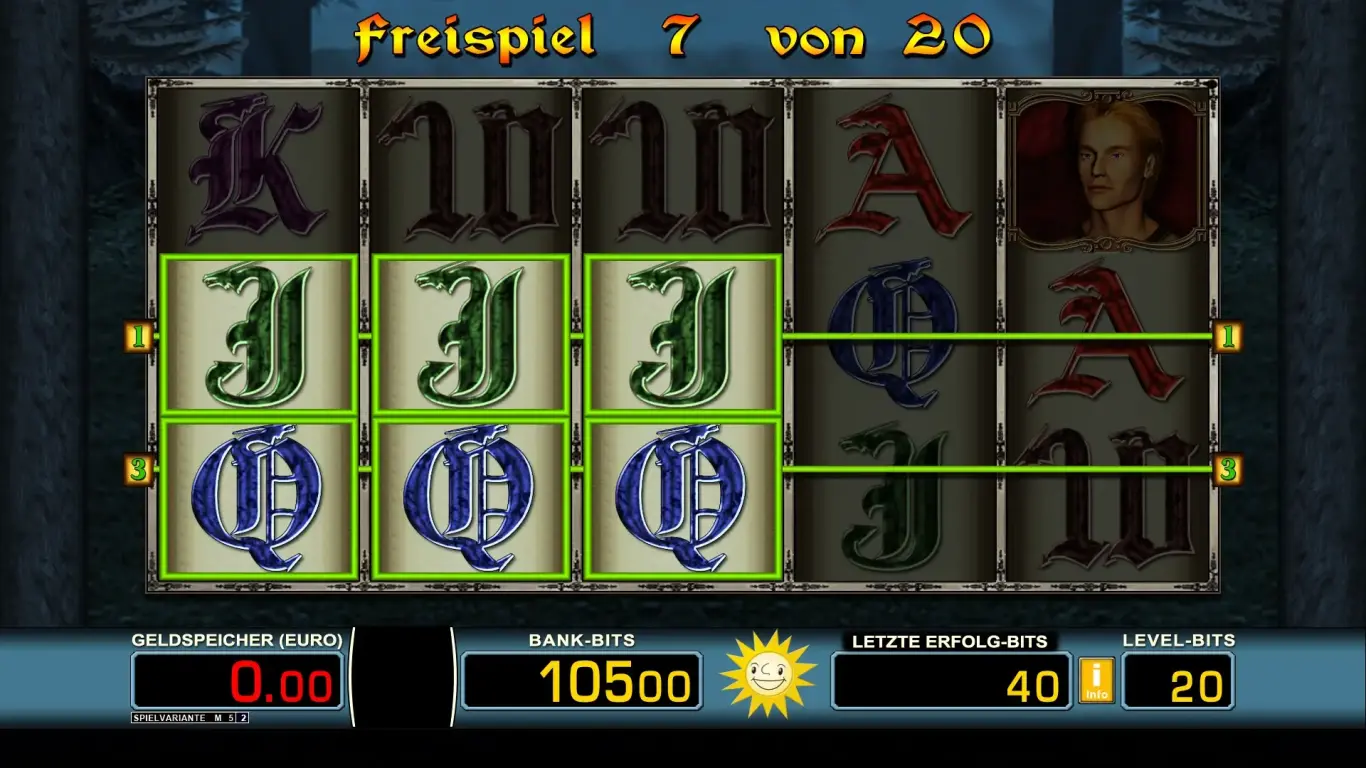Screen dimensions: 1366x768
Task: Click the GELDSPEICHER euro display
Action: 235,680
